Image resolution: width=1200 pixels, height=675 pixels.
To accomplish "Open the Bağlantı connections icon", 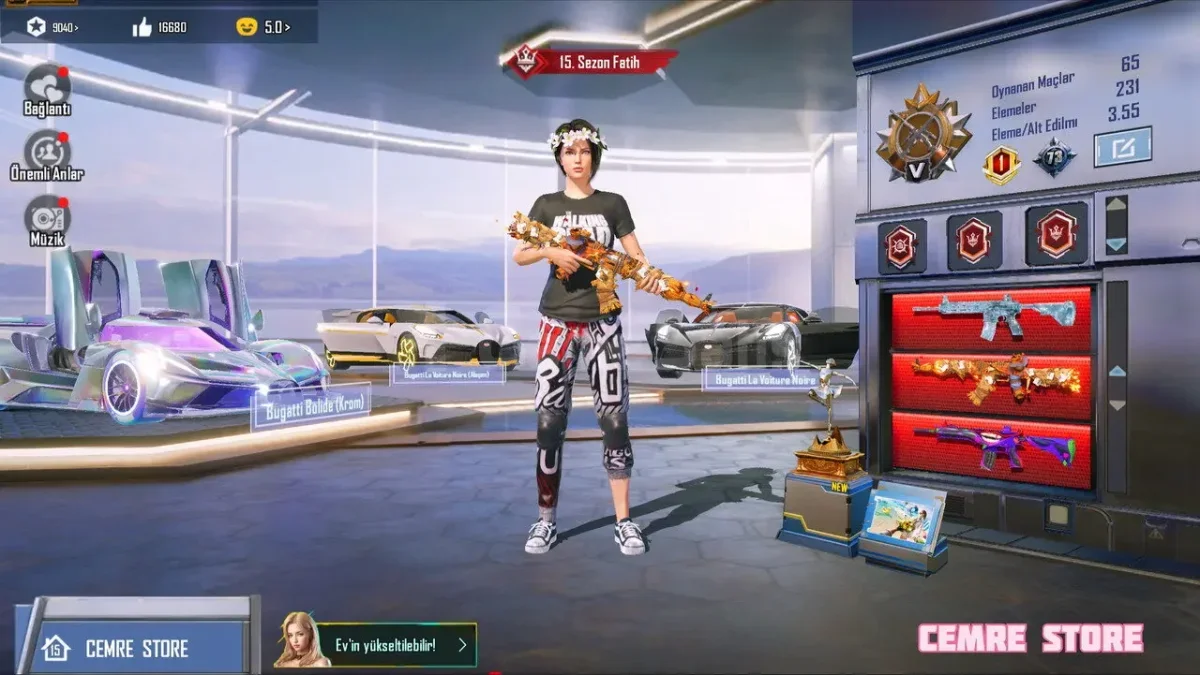I will coord(47,88).
